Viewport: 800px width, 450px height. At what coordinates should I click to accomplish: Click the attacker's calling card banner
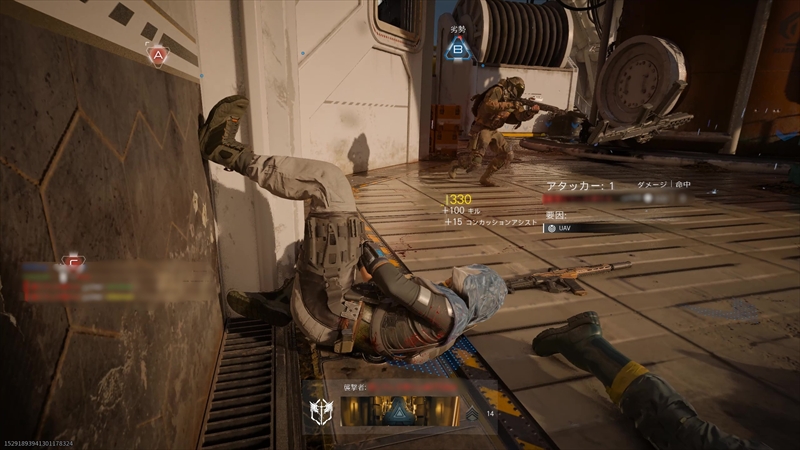[401, 412]
